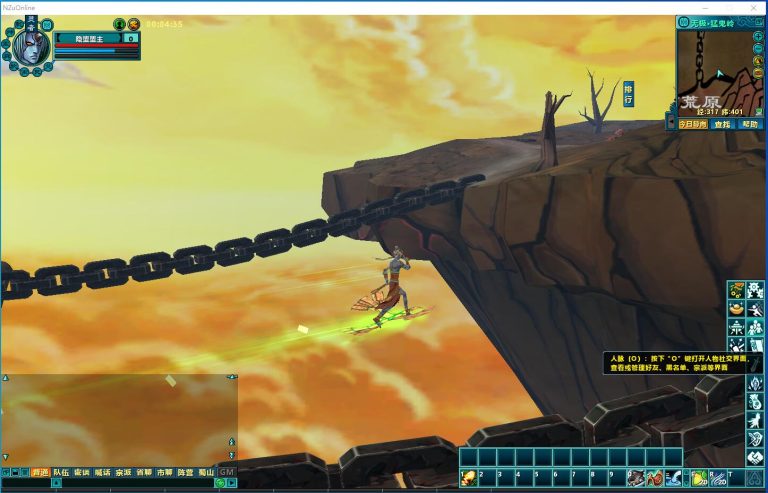Switch to the 普通 chat channel tab

pos(41,472)
